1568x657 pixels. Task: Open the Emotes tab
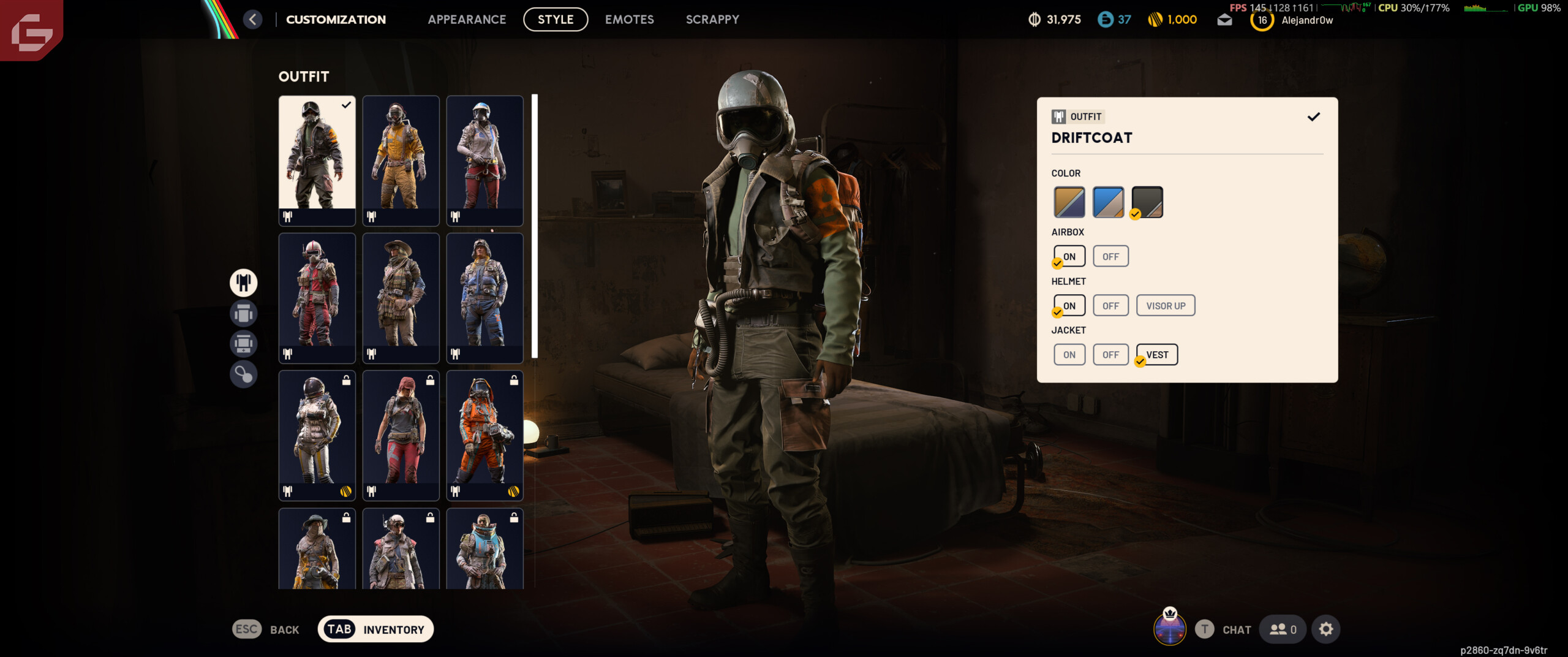click(x=629, y=20)
